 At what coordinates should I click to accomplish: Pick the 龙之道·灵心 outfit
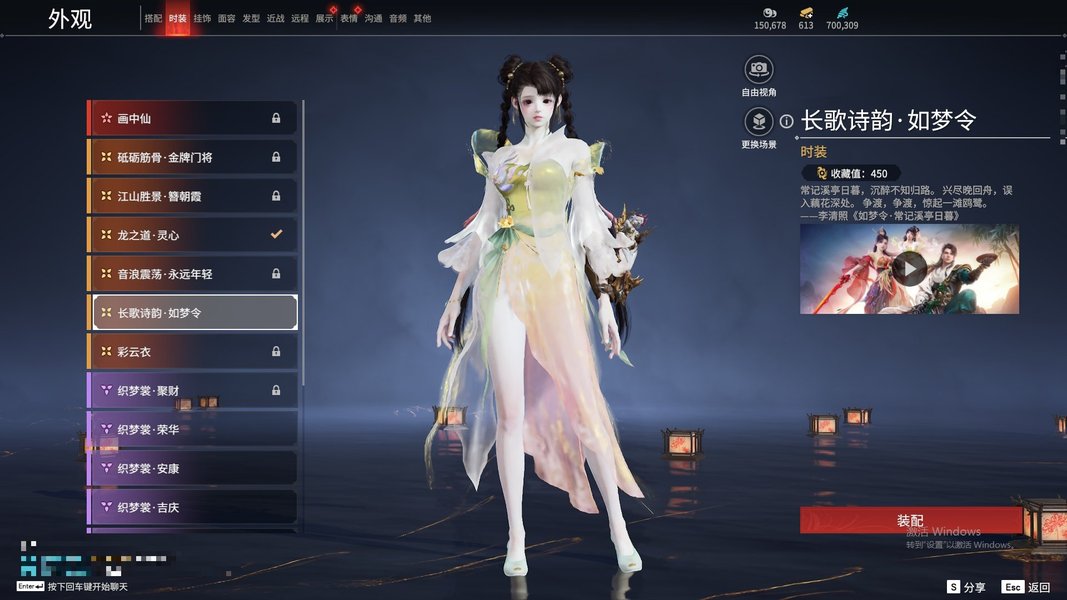[x=192, y=235]
